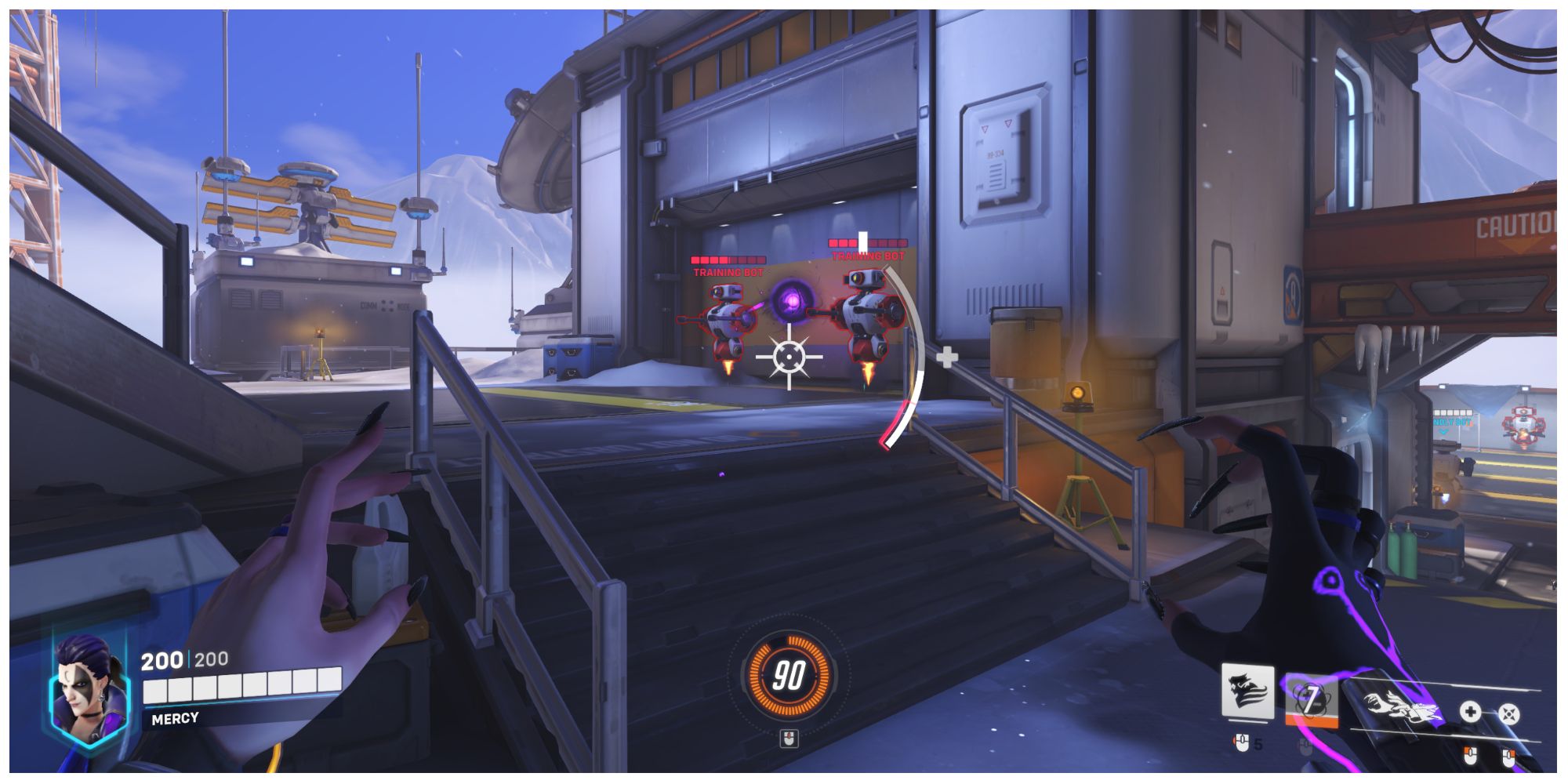Click the left Training Bot health bar

pyautogui.click(x=728, y=260)
